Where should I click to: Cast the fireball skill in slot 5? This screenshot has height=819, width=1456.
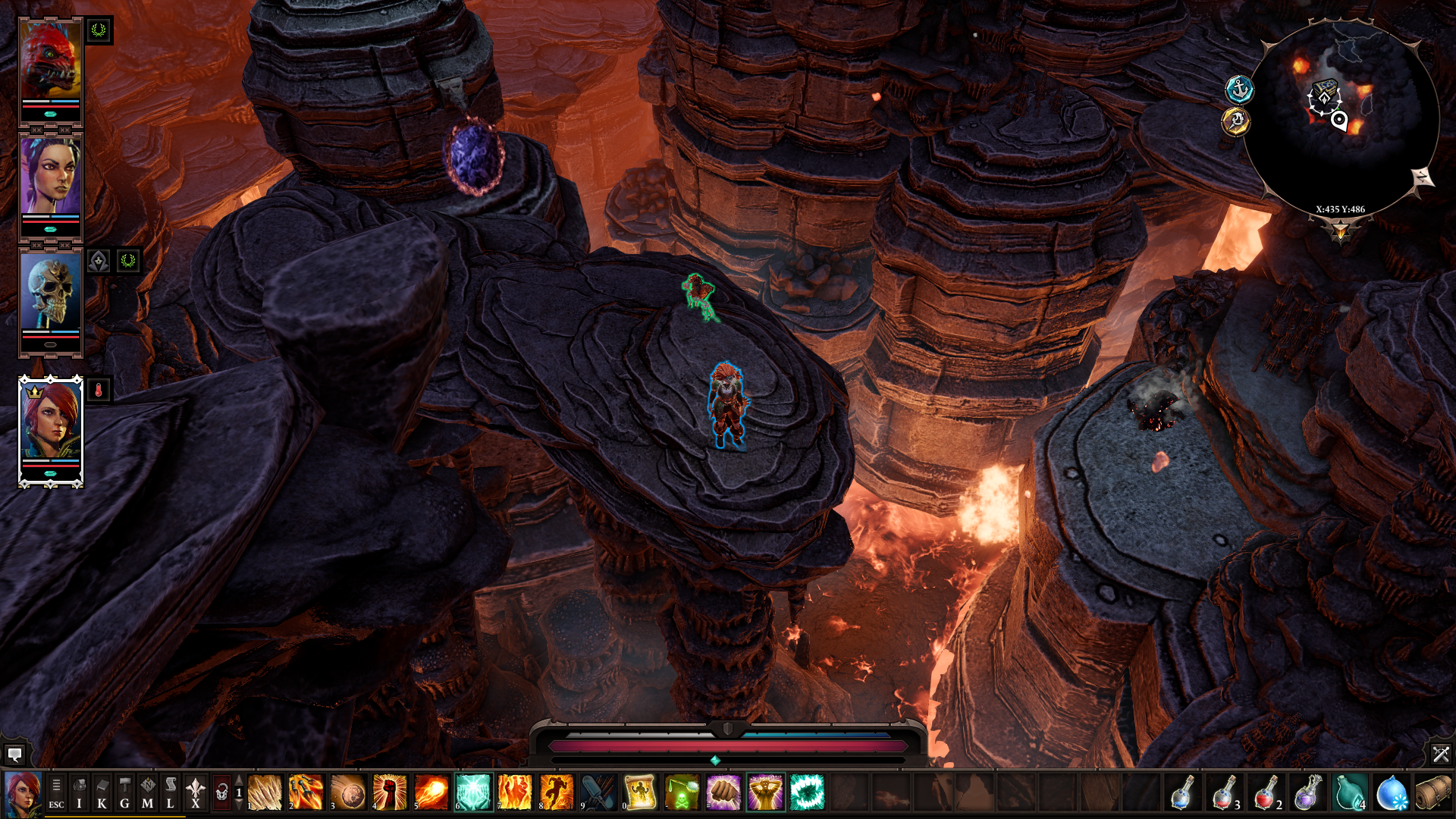(x=431, y=793)
